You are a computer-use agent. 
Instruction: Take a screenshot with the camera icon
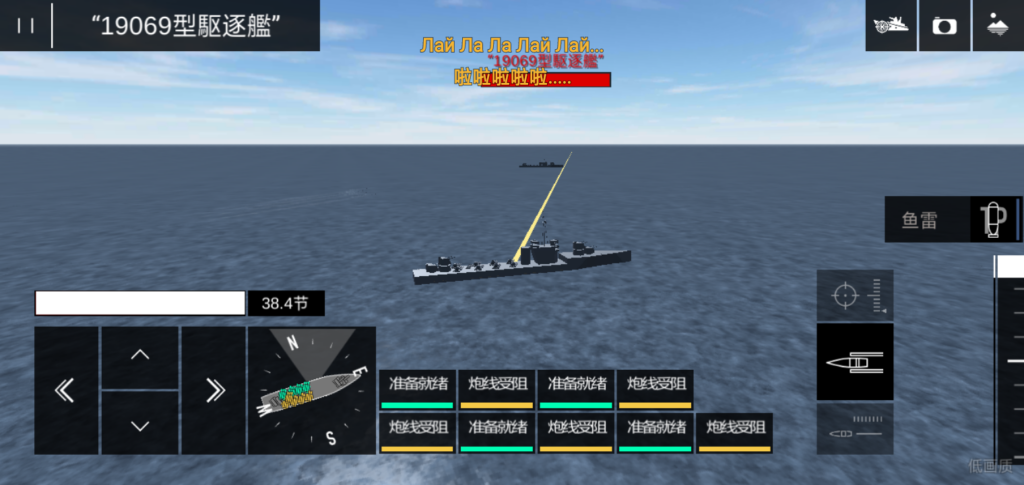[x=943, y=26]
